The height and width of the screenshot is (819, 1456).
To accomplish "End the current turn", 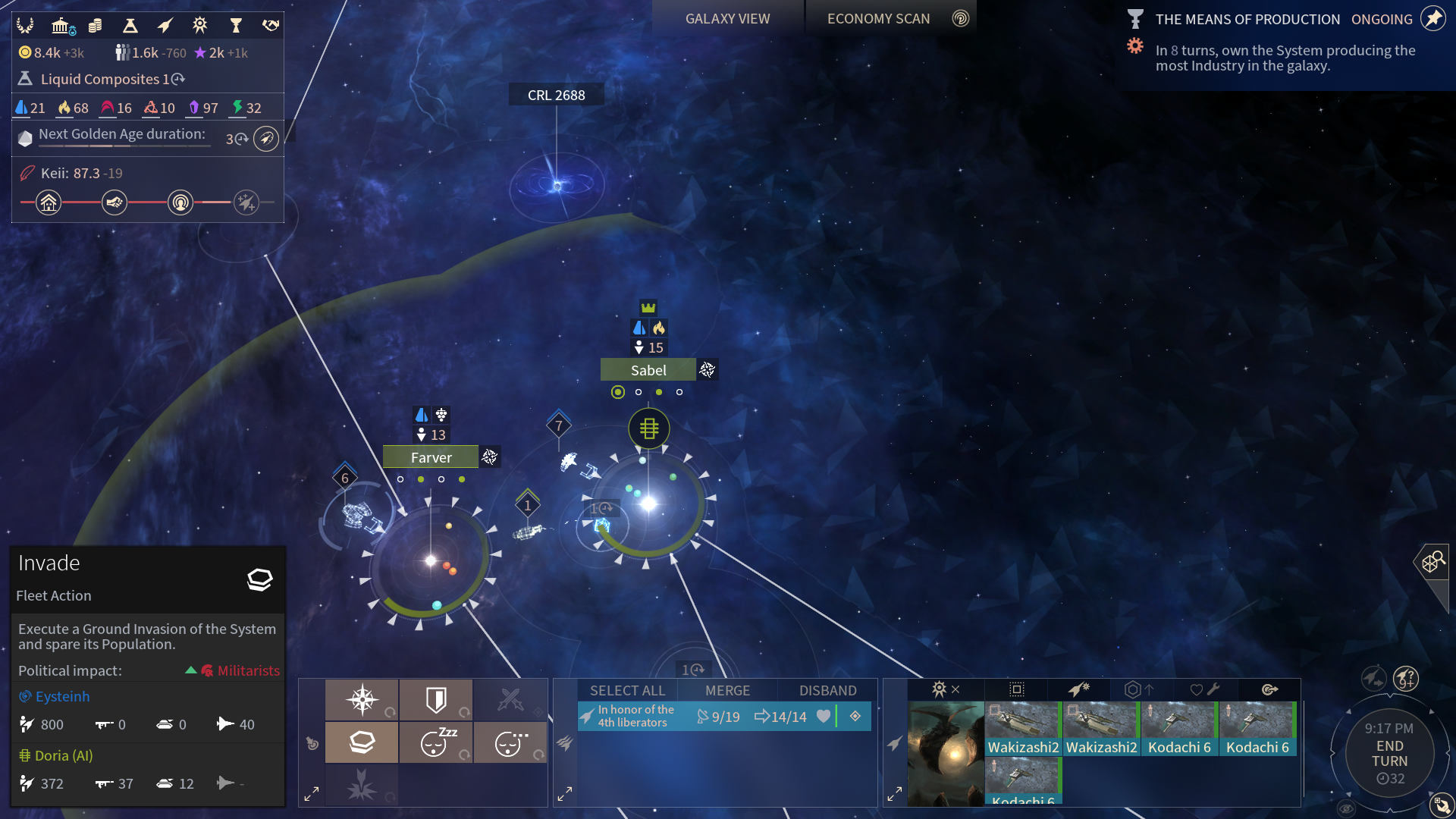I will [1389, 754].
